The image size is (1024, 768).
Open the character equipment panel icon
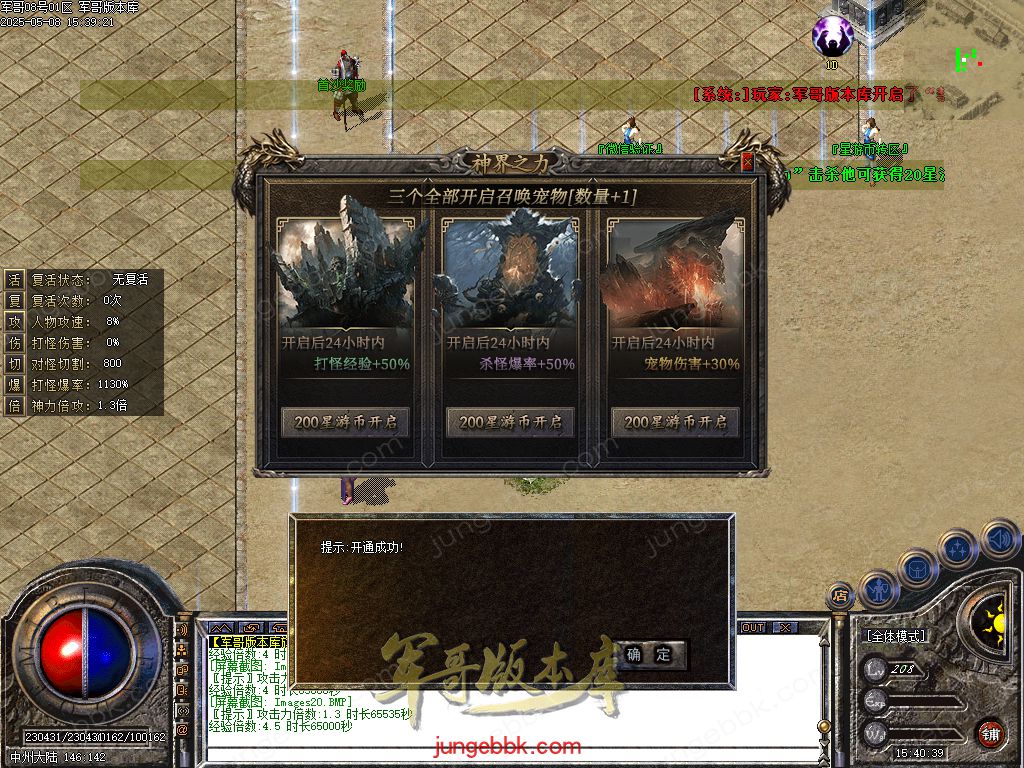880,589
